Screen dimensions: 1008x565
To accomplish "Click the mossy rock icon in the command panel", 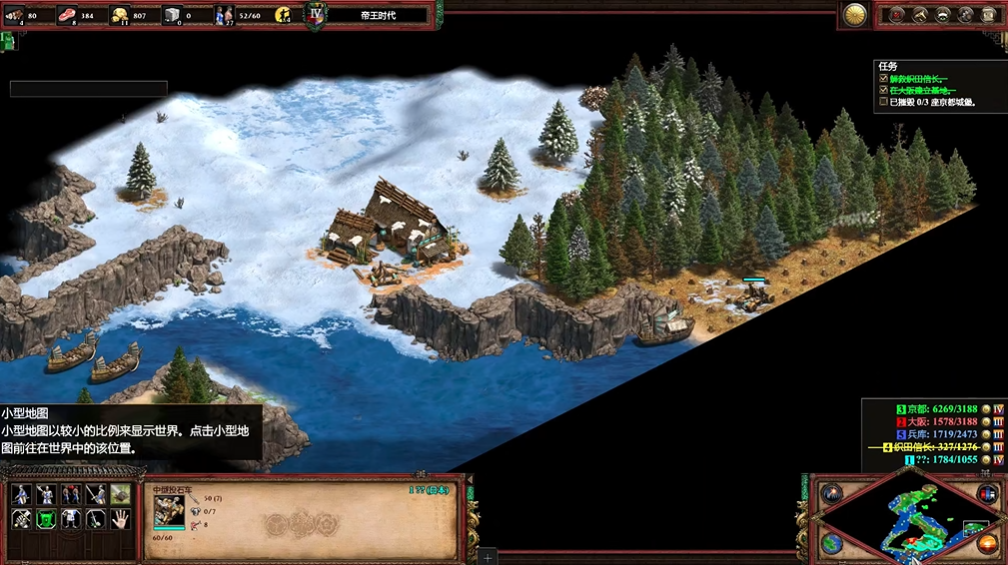I will point(120,494).
